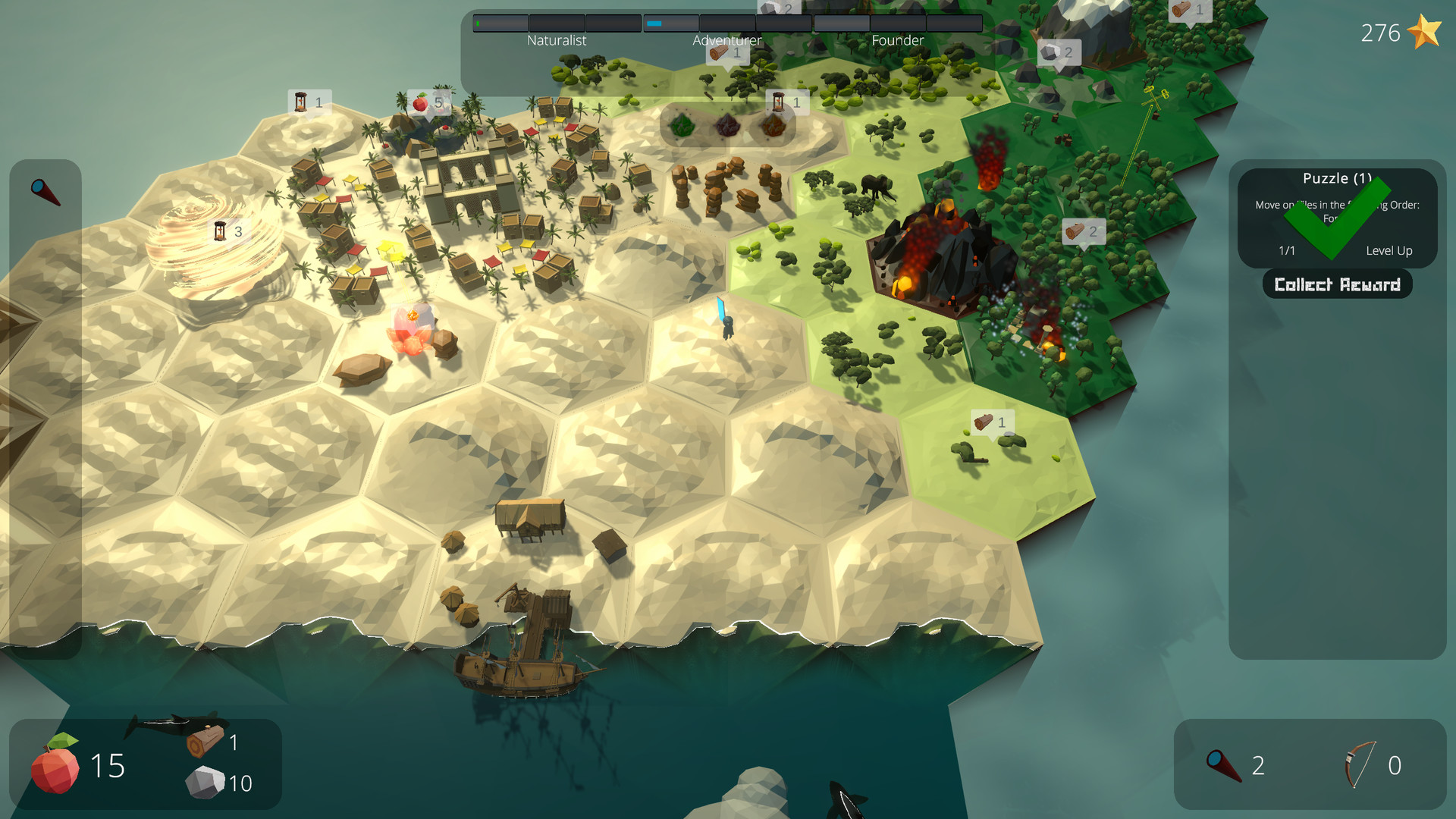
Task: Select the Founder progression label
Action: click(899, 40)
